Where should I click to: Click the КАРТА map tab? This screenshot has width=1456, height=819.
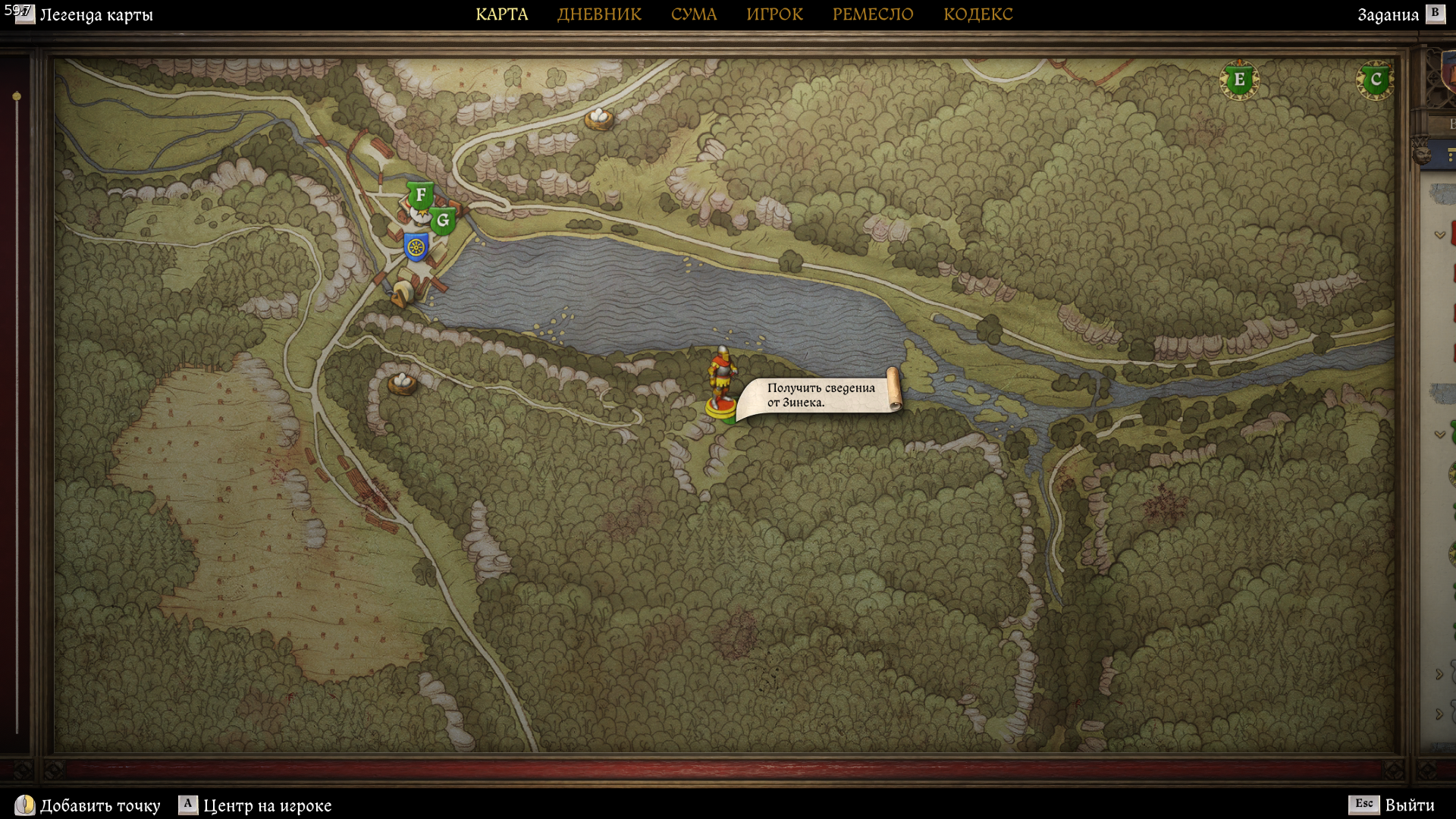point(501,14)
